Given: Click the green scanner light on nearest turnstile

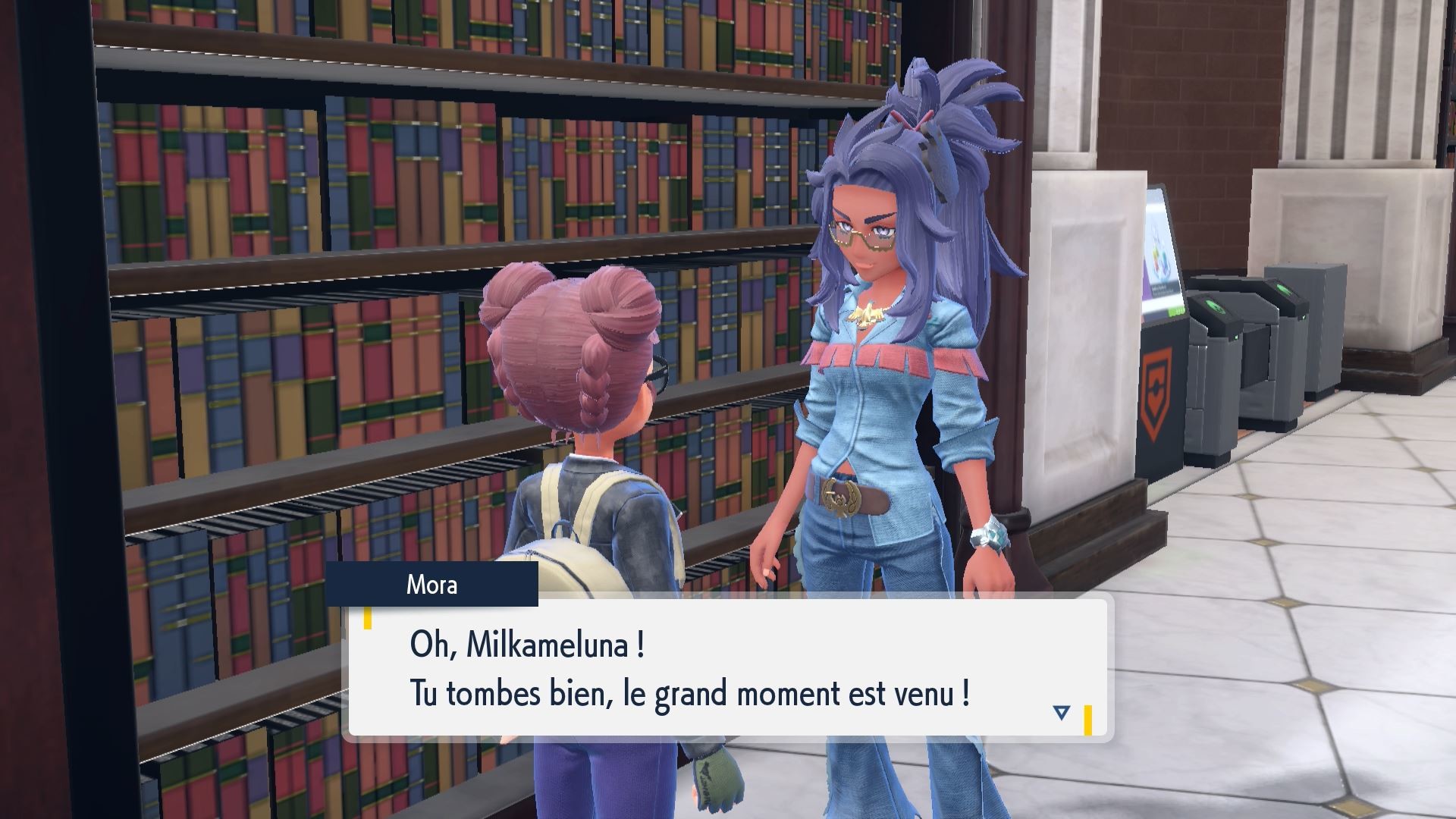Looking at the screenshot, I should coord(1216,305).
